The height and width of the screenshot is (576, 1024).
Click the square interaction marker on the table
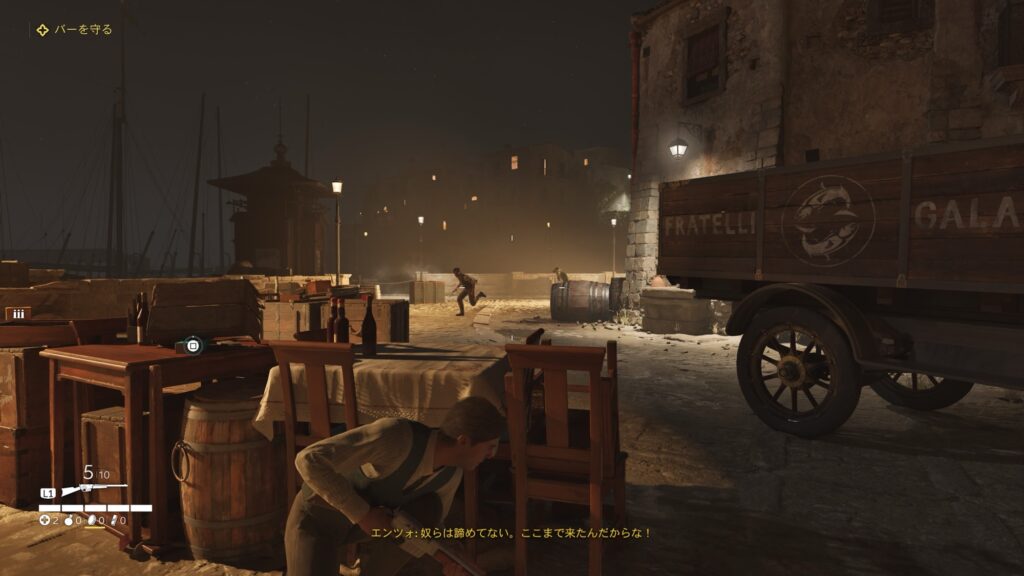click(193, 345)
